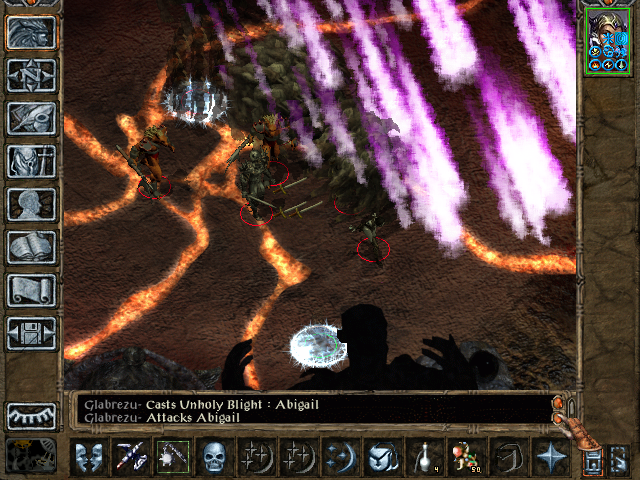The image size is (640, 480).
Task: Open the floppy disk options button
Action: (x=31, y=333)
